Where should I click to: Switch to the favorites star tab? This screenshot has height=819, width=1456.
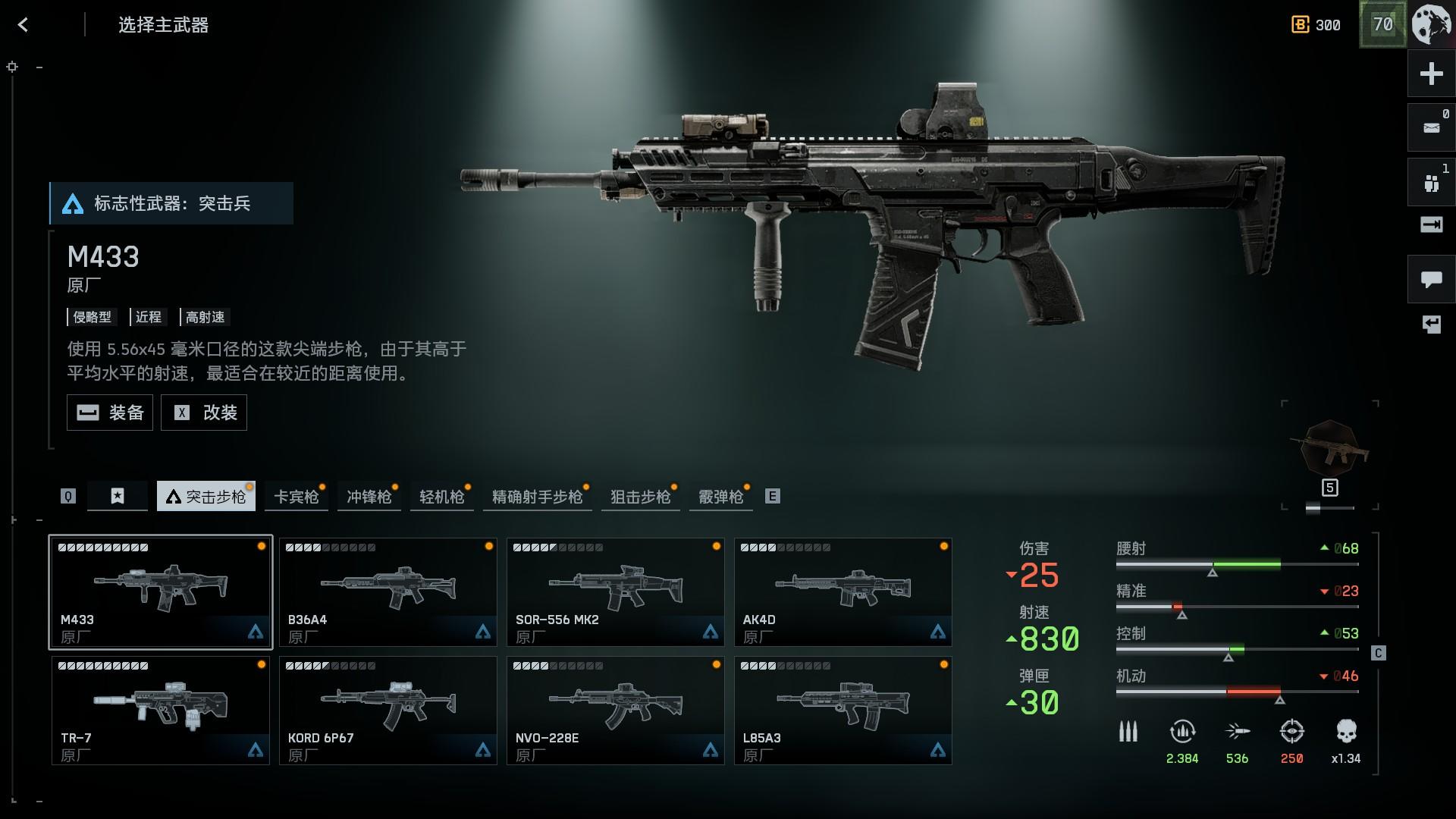118,496
